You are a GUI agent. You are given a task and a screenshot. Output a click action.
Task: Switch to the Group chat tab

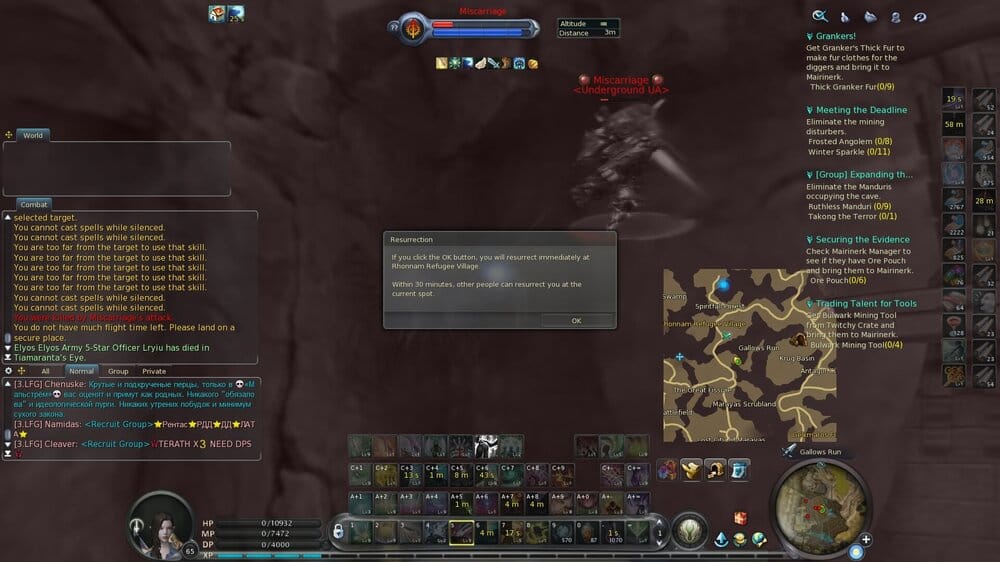[x=118, y=371]
